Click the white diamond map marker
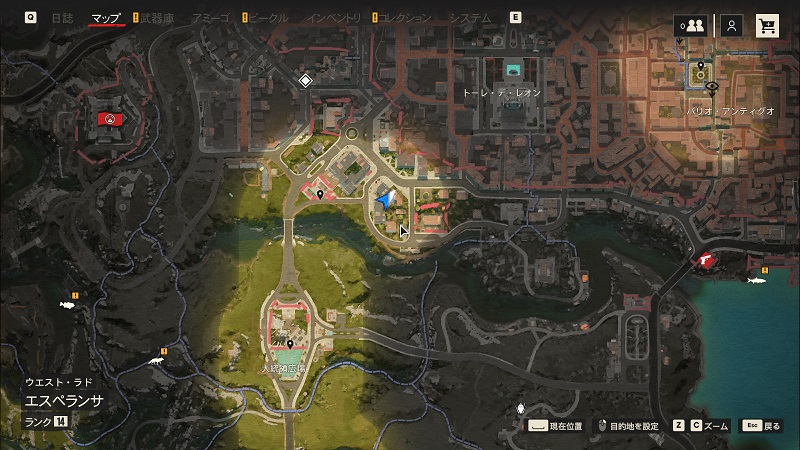The height and width of the screenshot is (450, 800). tap(305, 80)
